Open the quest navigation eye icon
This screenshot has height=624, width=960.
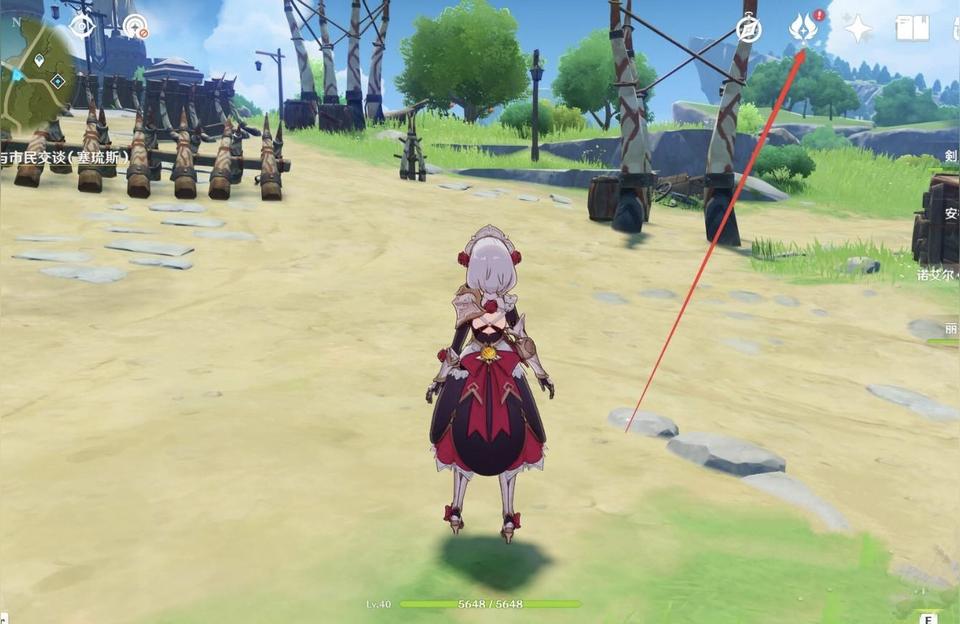(82, 26)
